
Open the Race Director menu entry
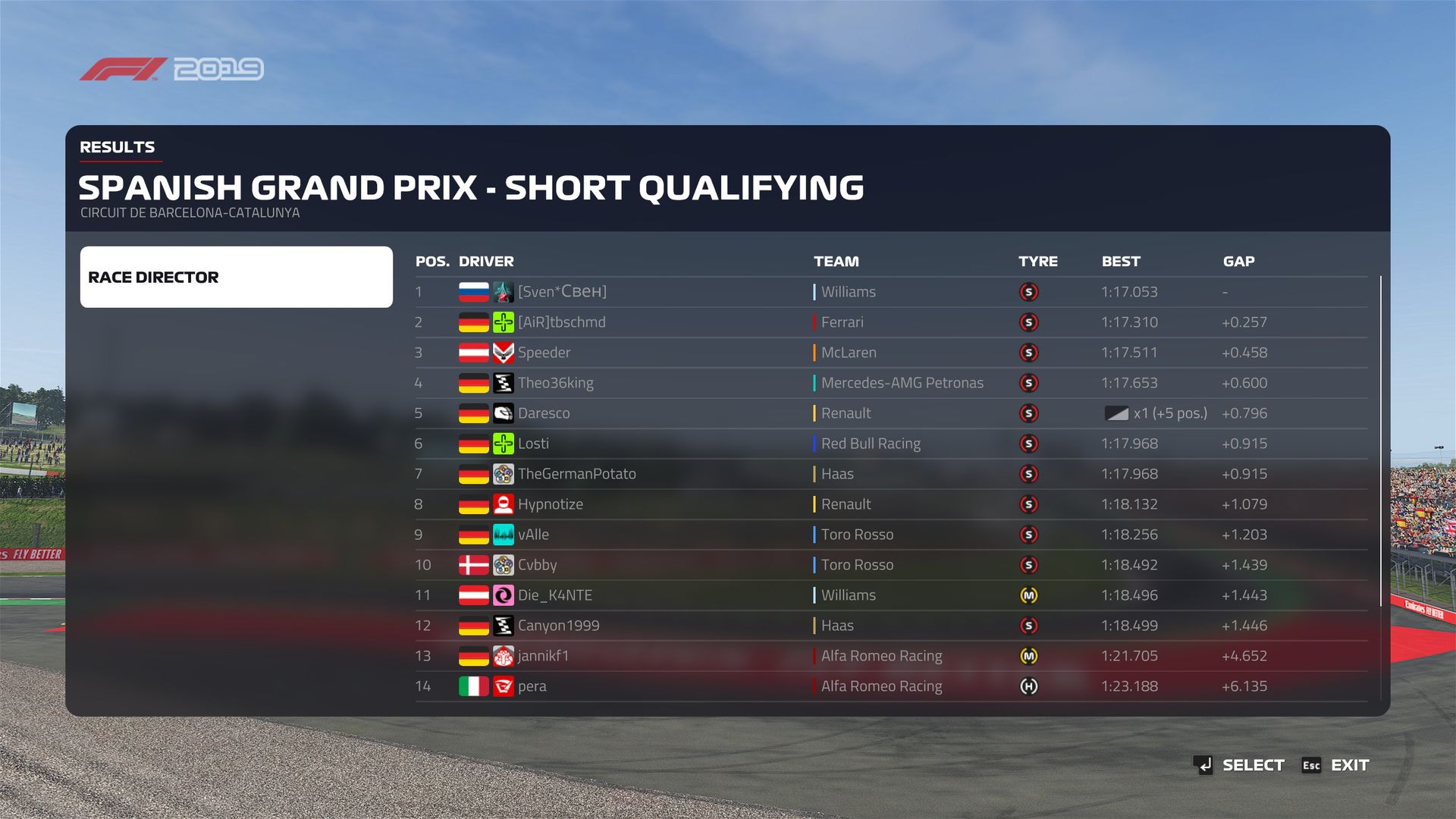tap(236, 277)
